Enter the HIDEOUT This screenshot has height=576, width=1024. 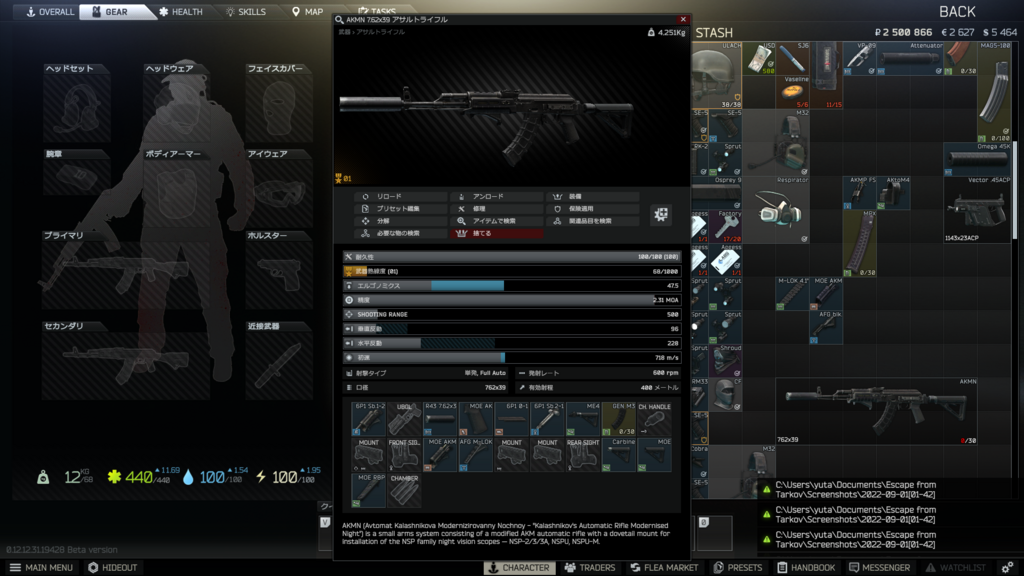pos(112,568)
